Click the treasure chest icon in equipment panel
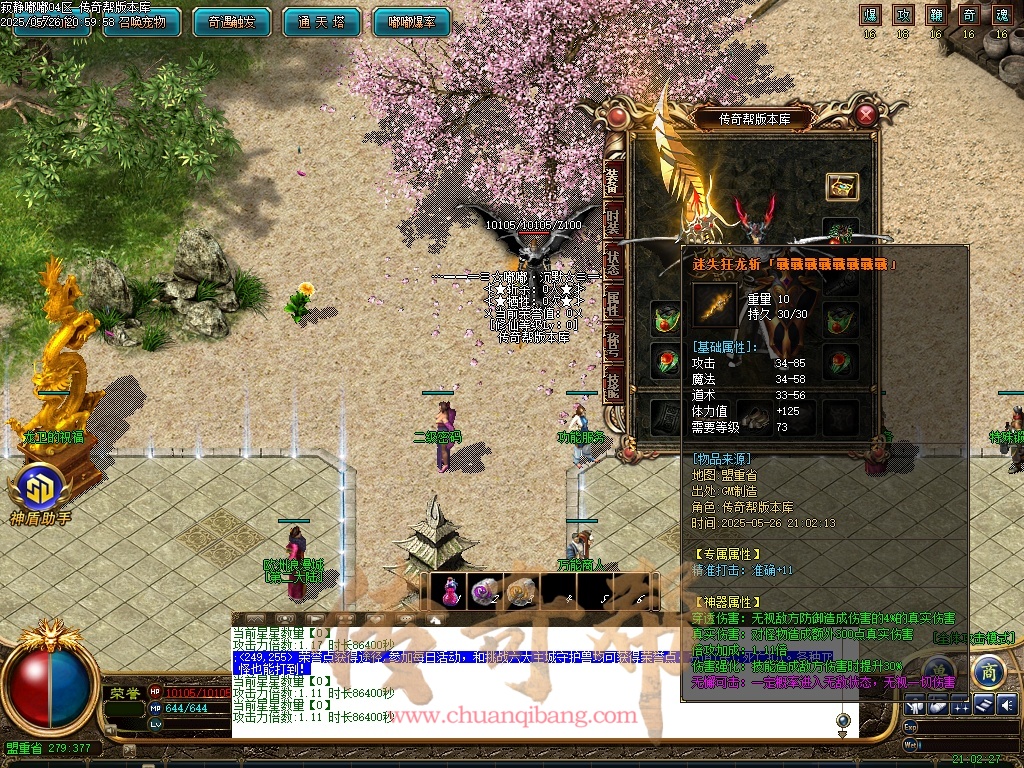This screenshot has height=768, width=1024. (842, 186)
